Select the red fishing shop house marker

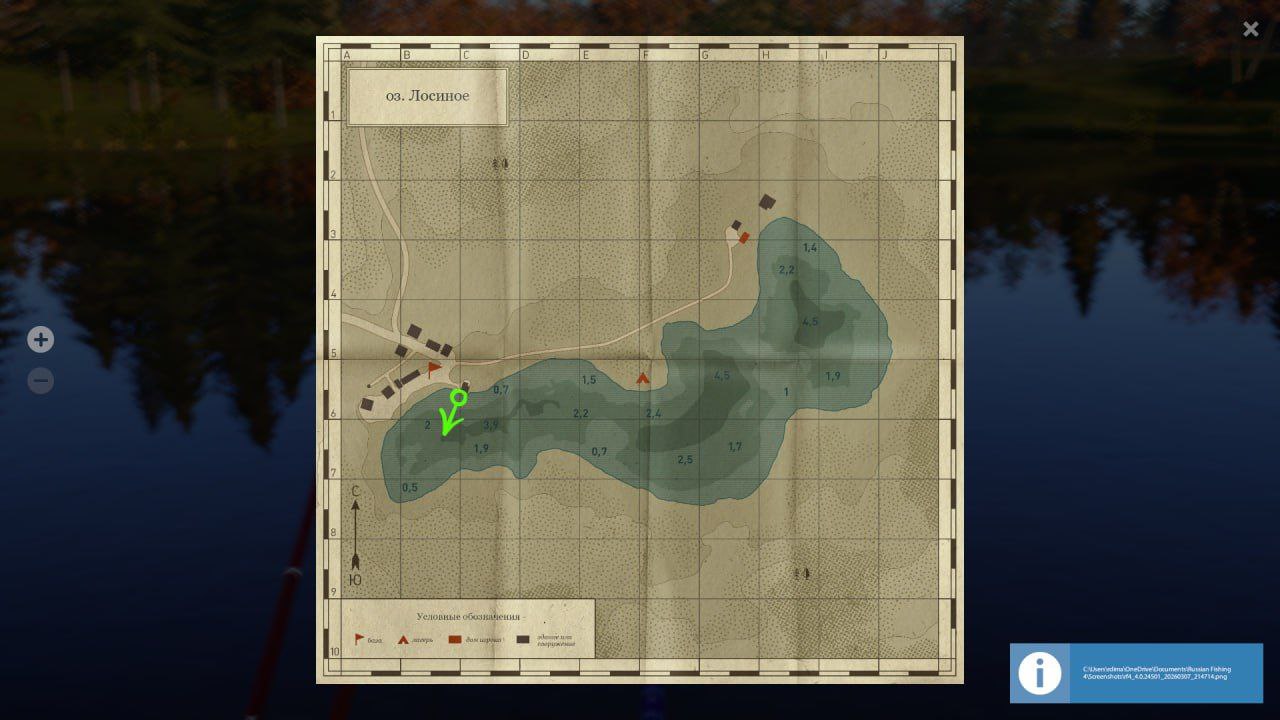click(744, 237)
